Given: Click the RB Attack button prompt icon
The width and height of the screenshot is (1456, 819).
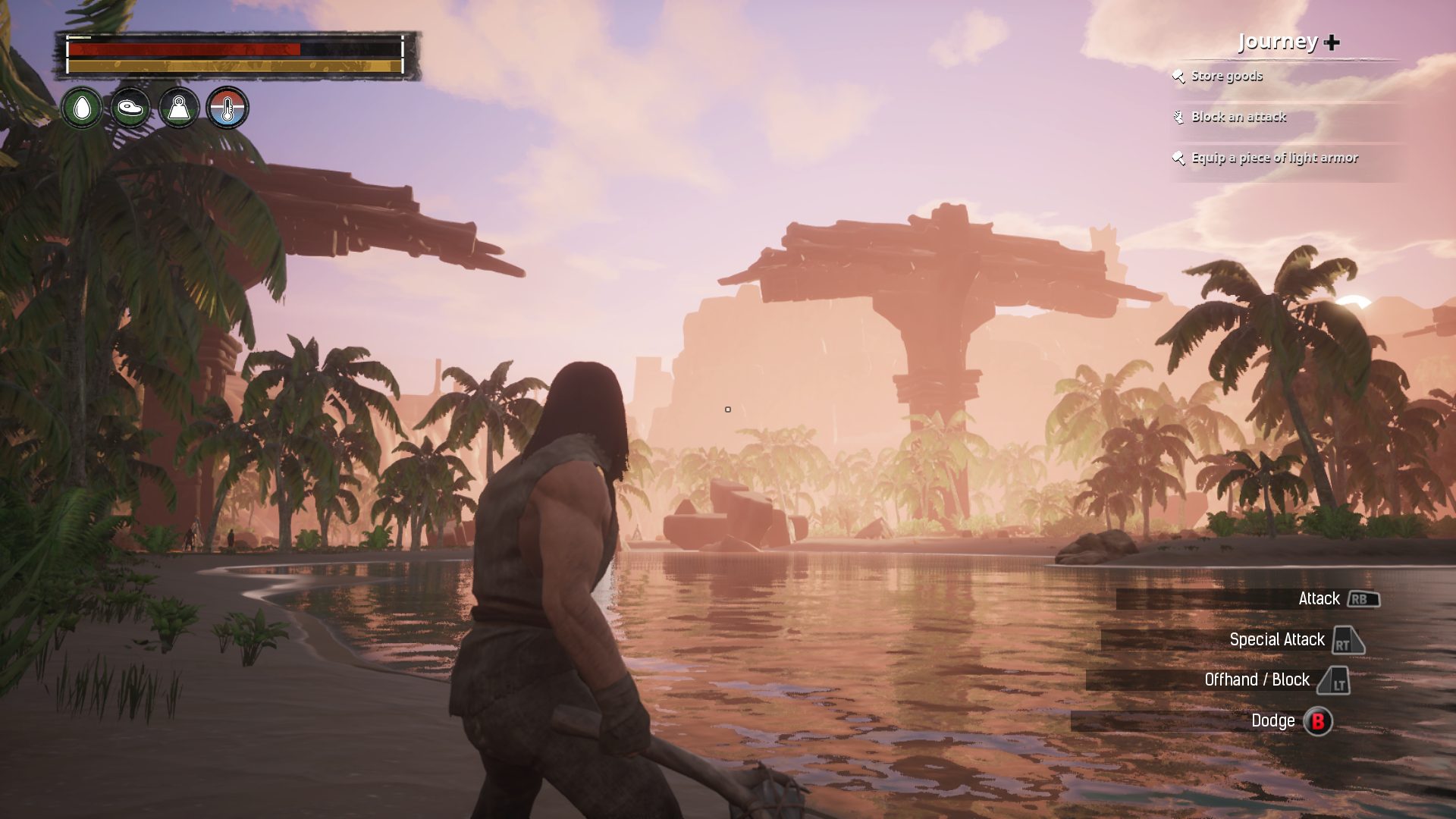Looking at the screenshot, I should pyautogui.click(x=1362, y=599).
